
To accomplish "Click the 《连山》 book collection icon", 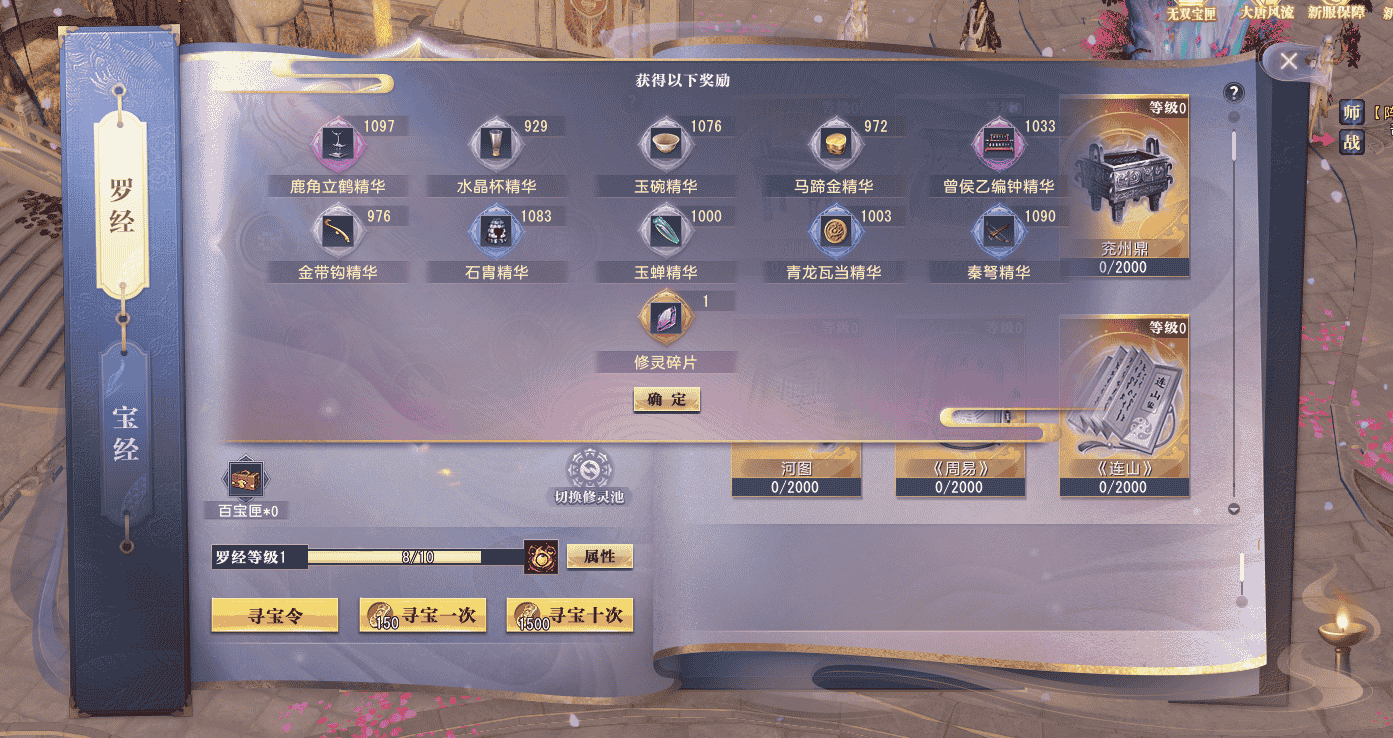I will pos(1124,405).
